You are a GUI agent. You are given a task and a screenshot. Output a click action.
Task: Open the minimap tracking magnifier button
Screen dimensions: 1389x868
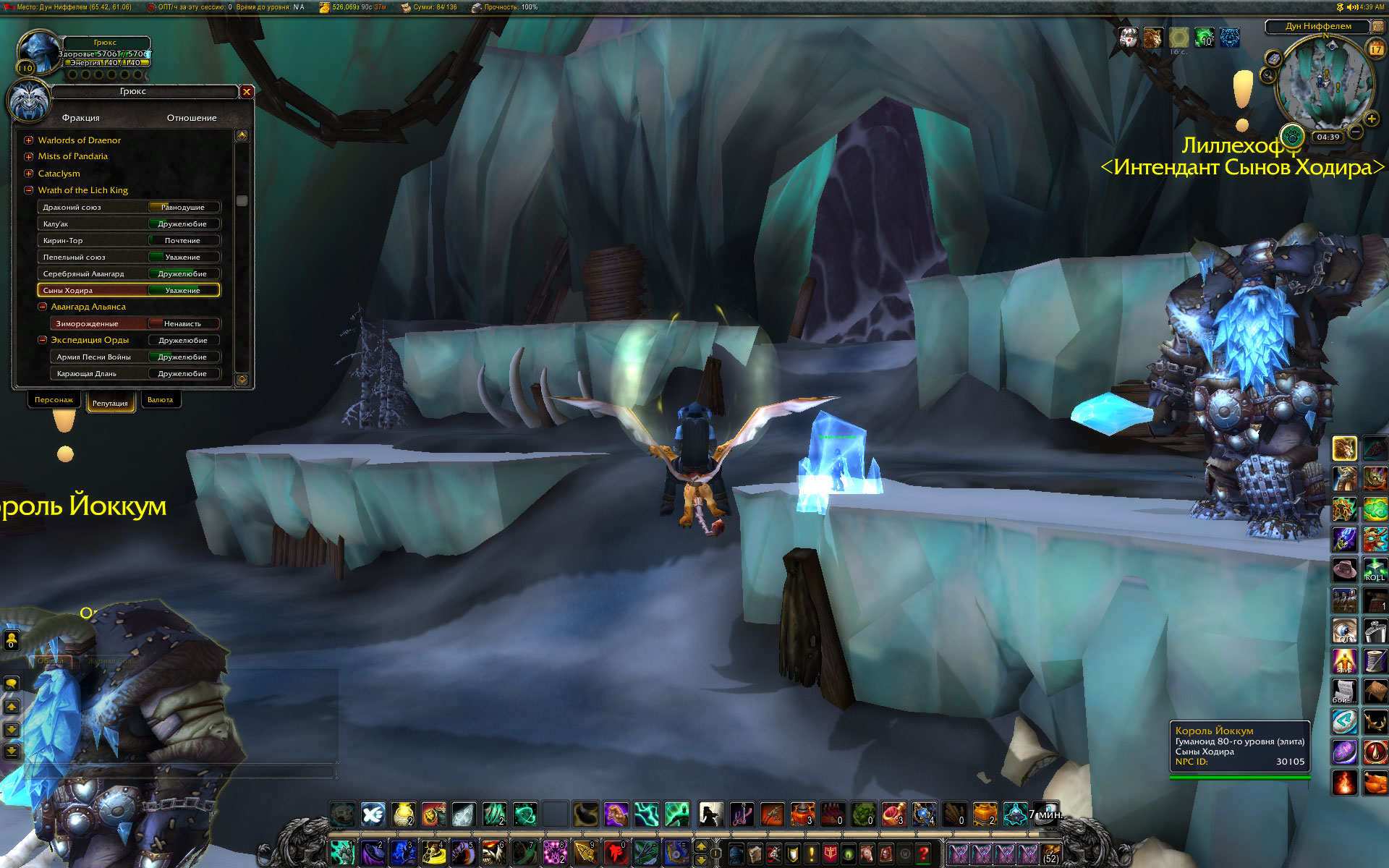point(1268,75)
